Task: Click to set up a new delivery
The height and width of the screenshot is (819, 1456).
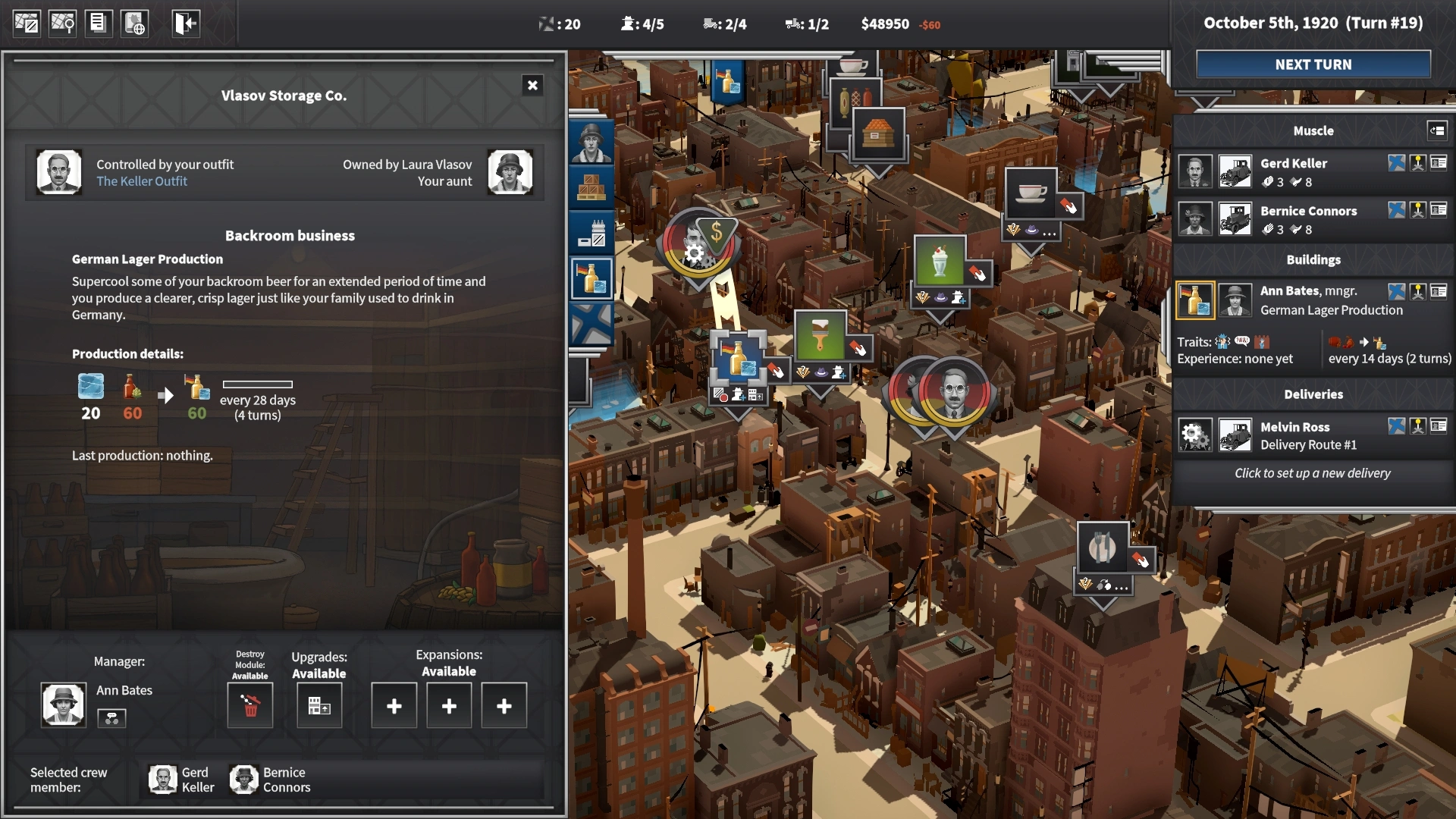Action: click(1312, 473)
